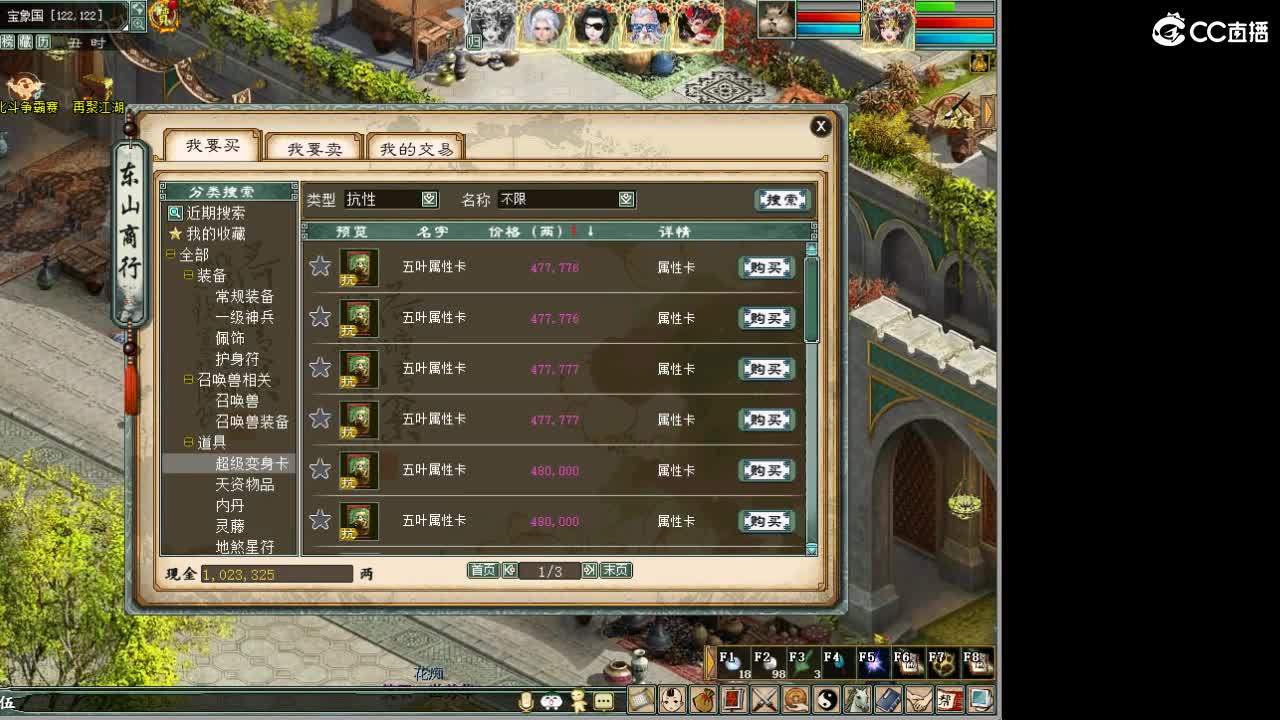Favorite the first 五叶属性卡 listing star
Screen dimensions: 1280x720
pyautogui.click(x=320, y=267)
